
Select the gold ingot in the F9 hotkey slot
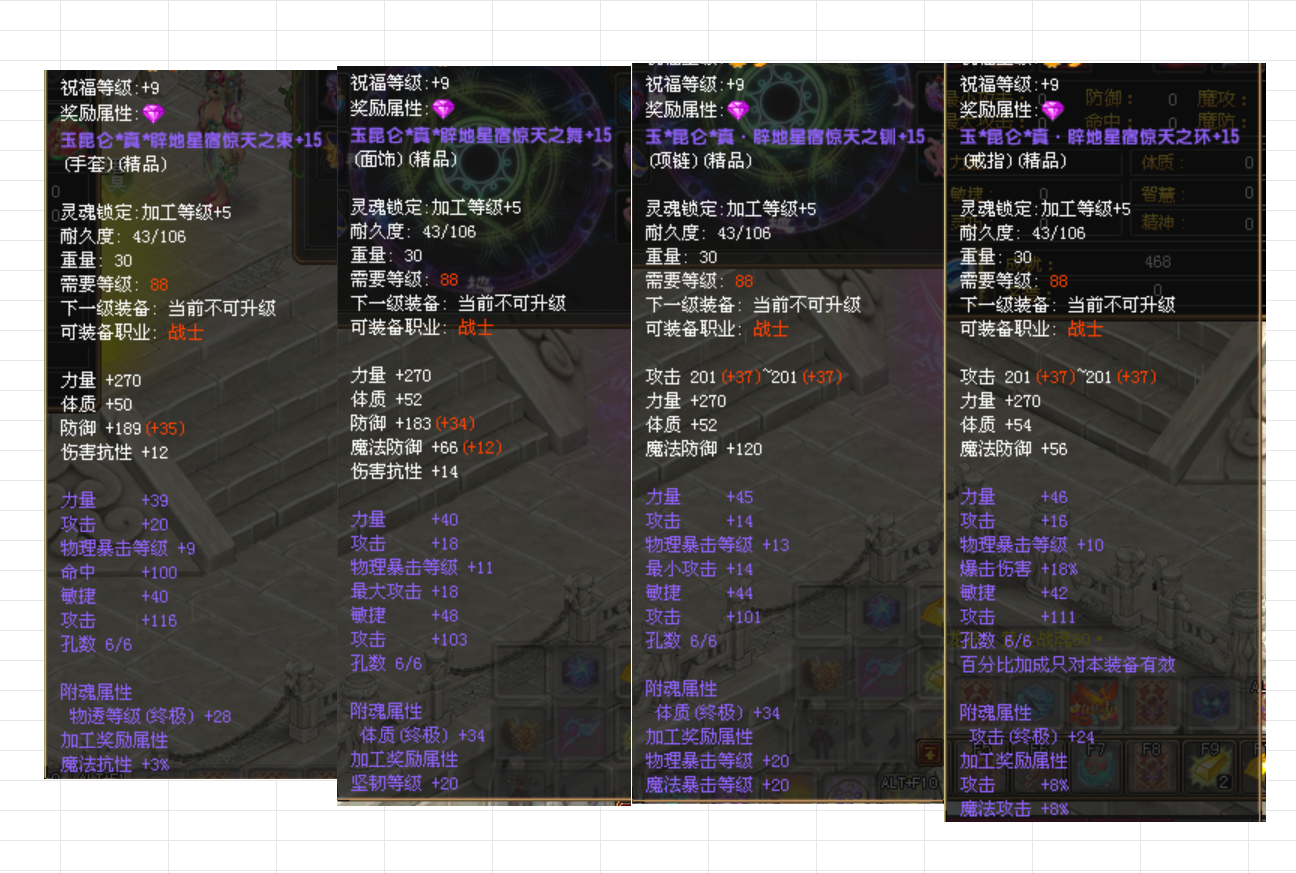pos(1208,767)
